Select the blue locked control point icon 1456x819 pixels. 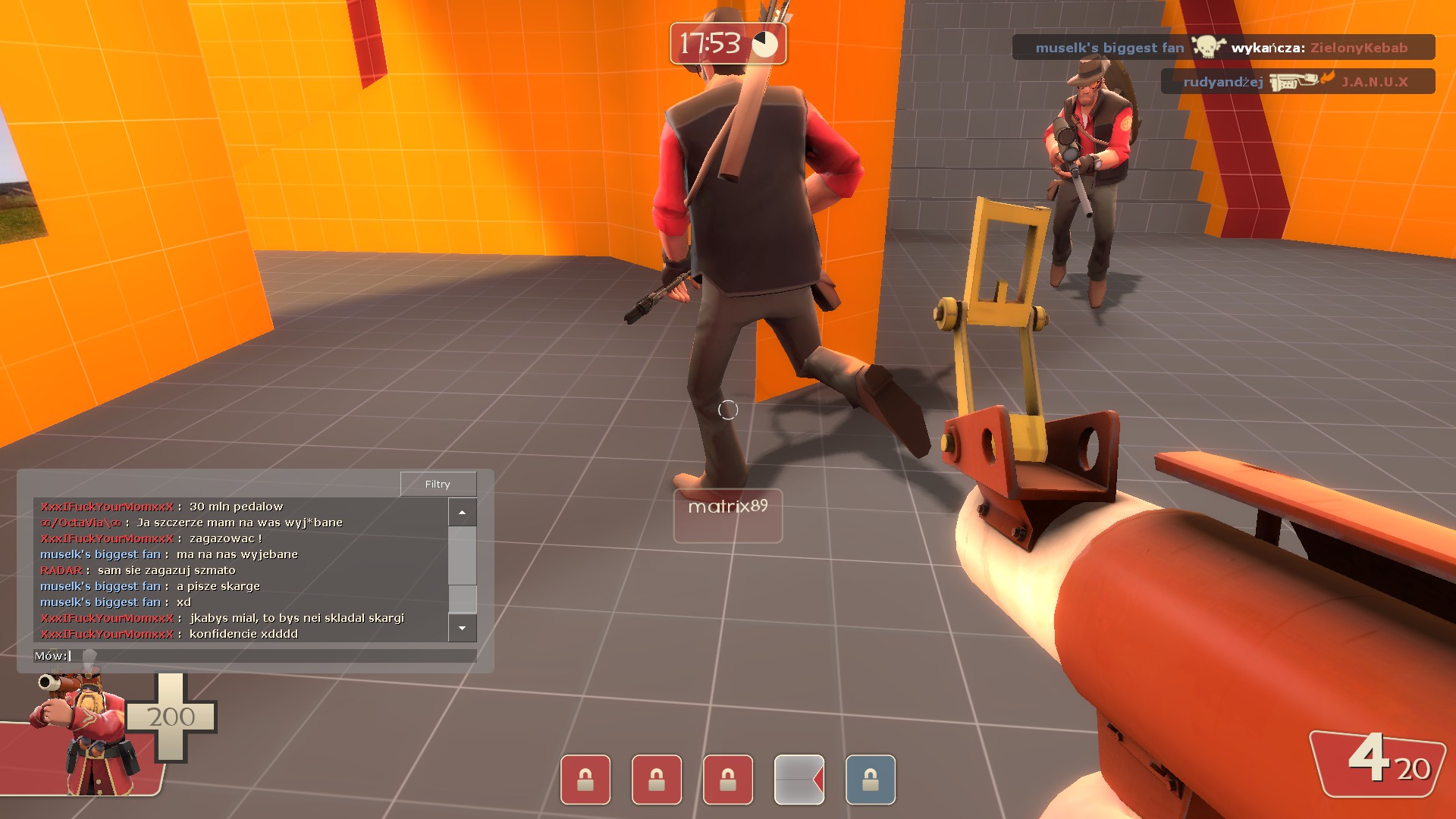click(870, 780)
